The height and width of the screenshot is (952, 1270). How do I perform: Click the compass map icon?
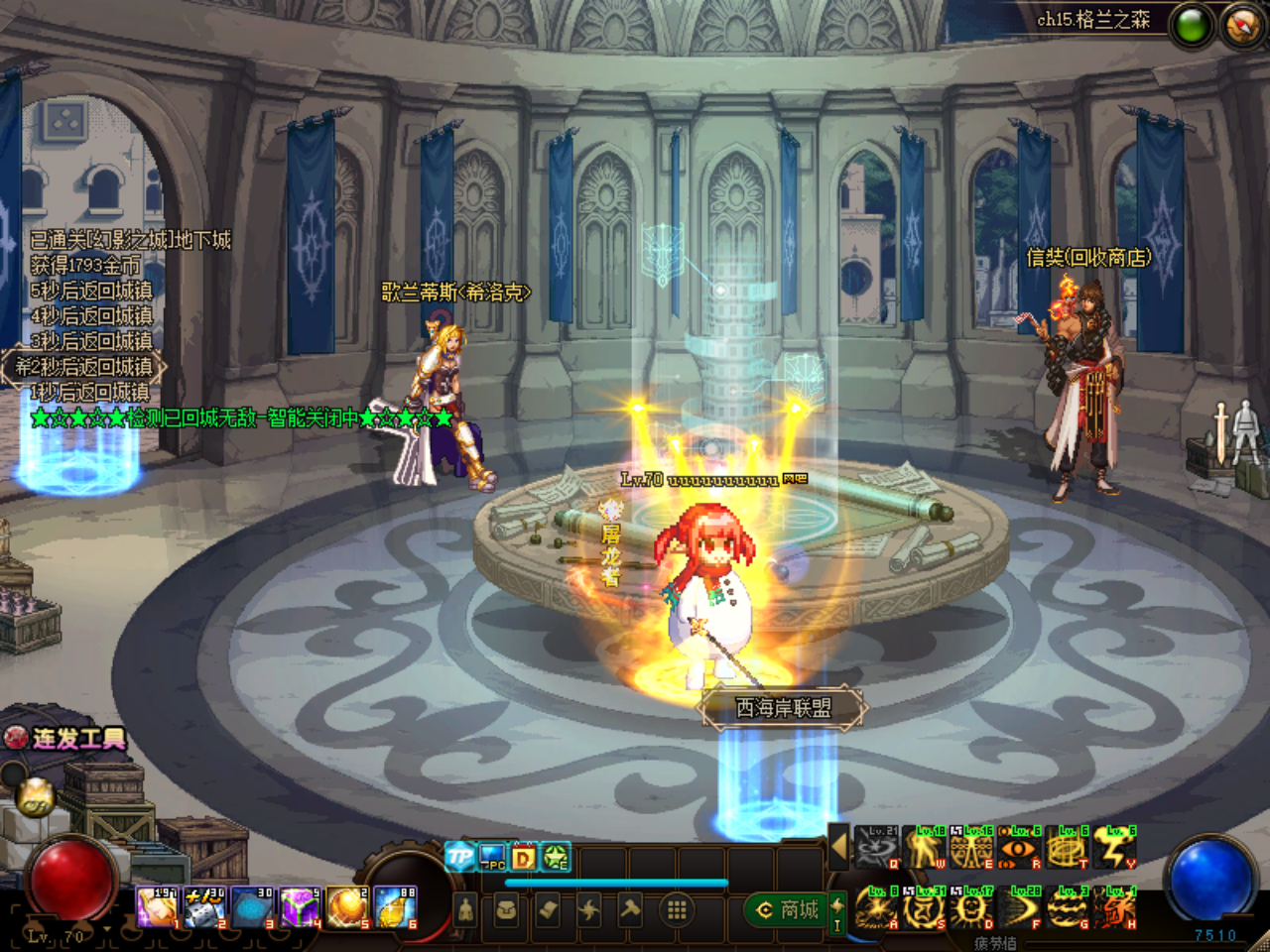point(1241,26)
